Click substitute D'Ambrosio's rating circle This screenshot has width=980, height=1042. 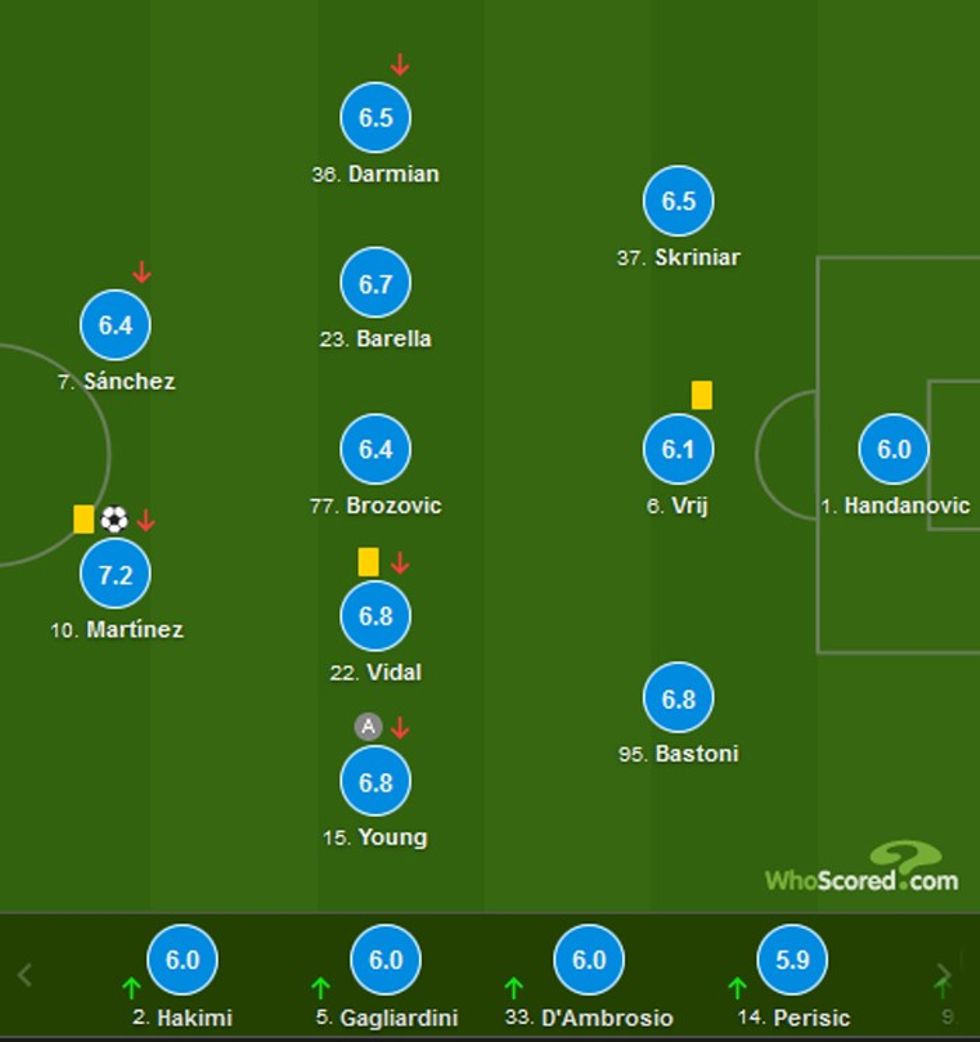point(588,960)
